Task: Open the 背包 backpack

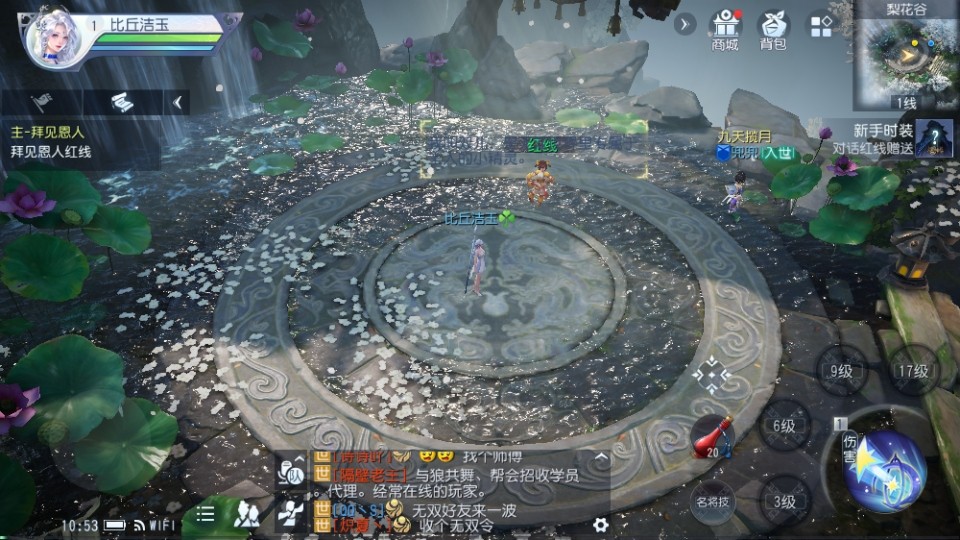Action: point(772,30)
